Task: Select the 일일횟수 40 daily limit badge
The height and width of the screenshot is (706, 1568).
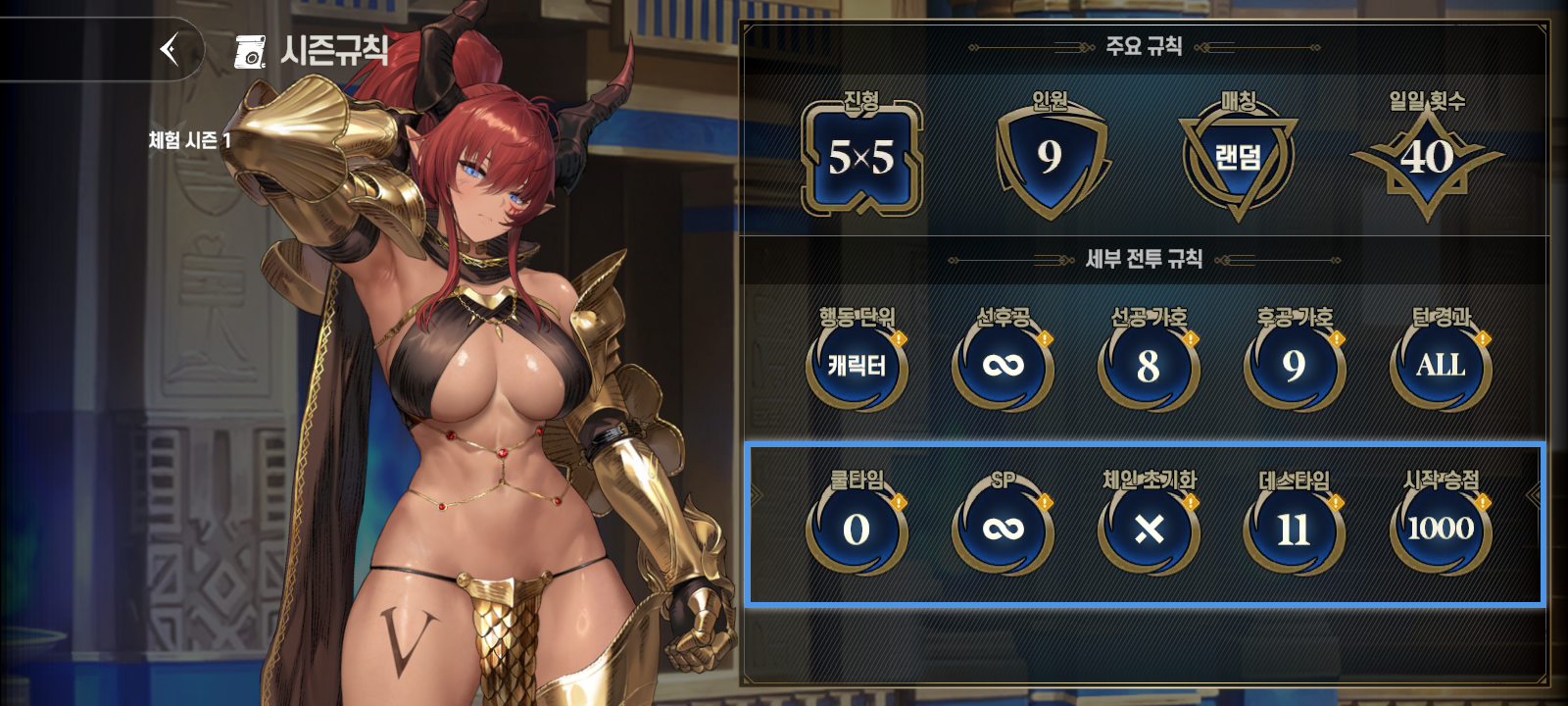Action: 1433,155
